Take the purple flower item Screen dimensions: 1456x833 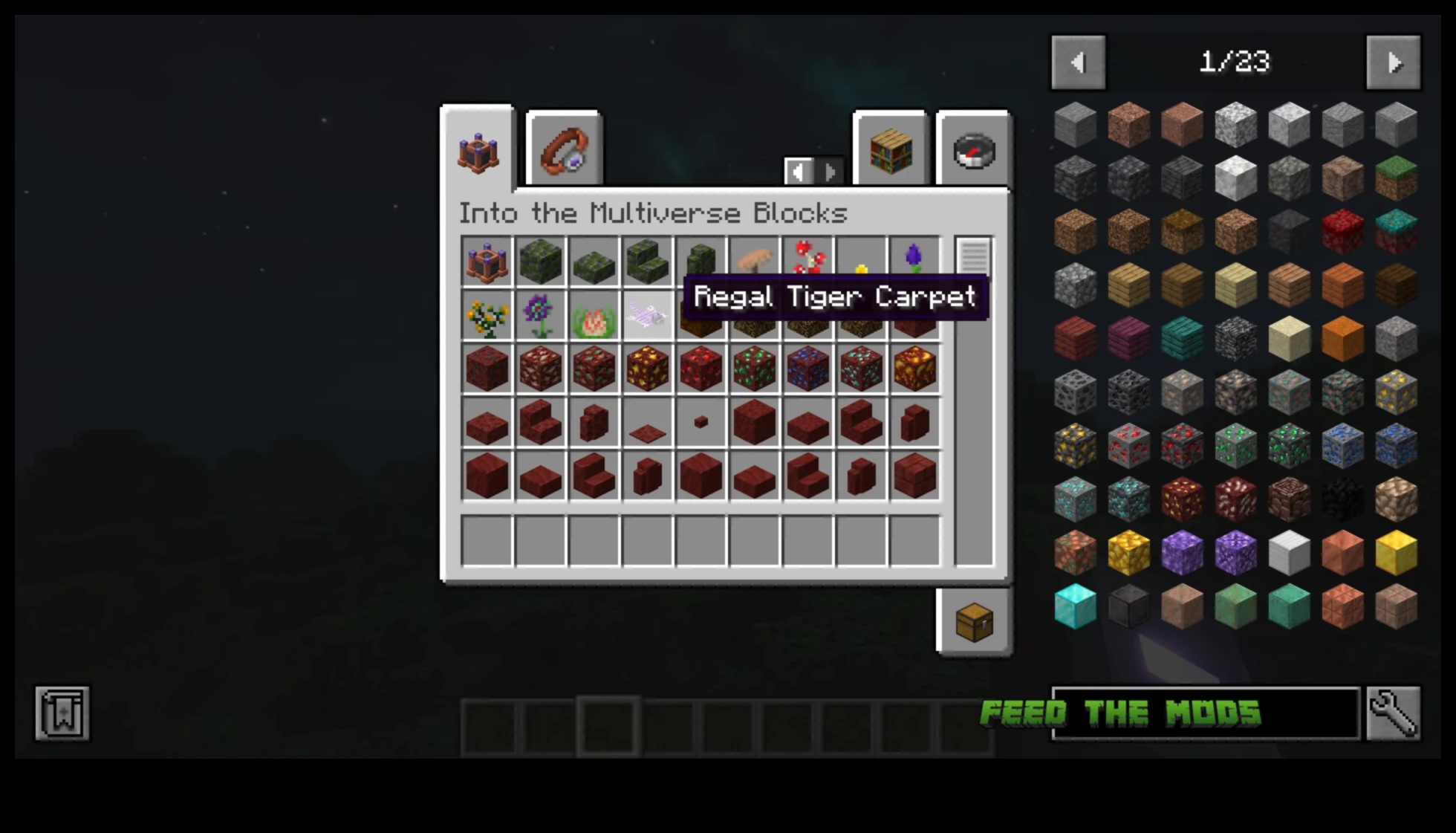[540, 315]
